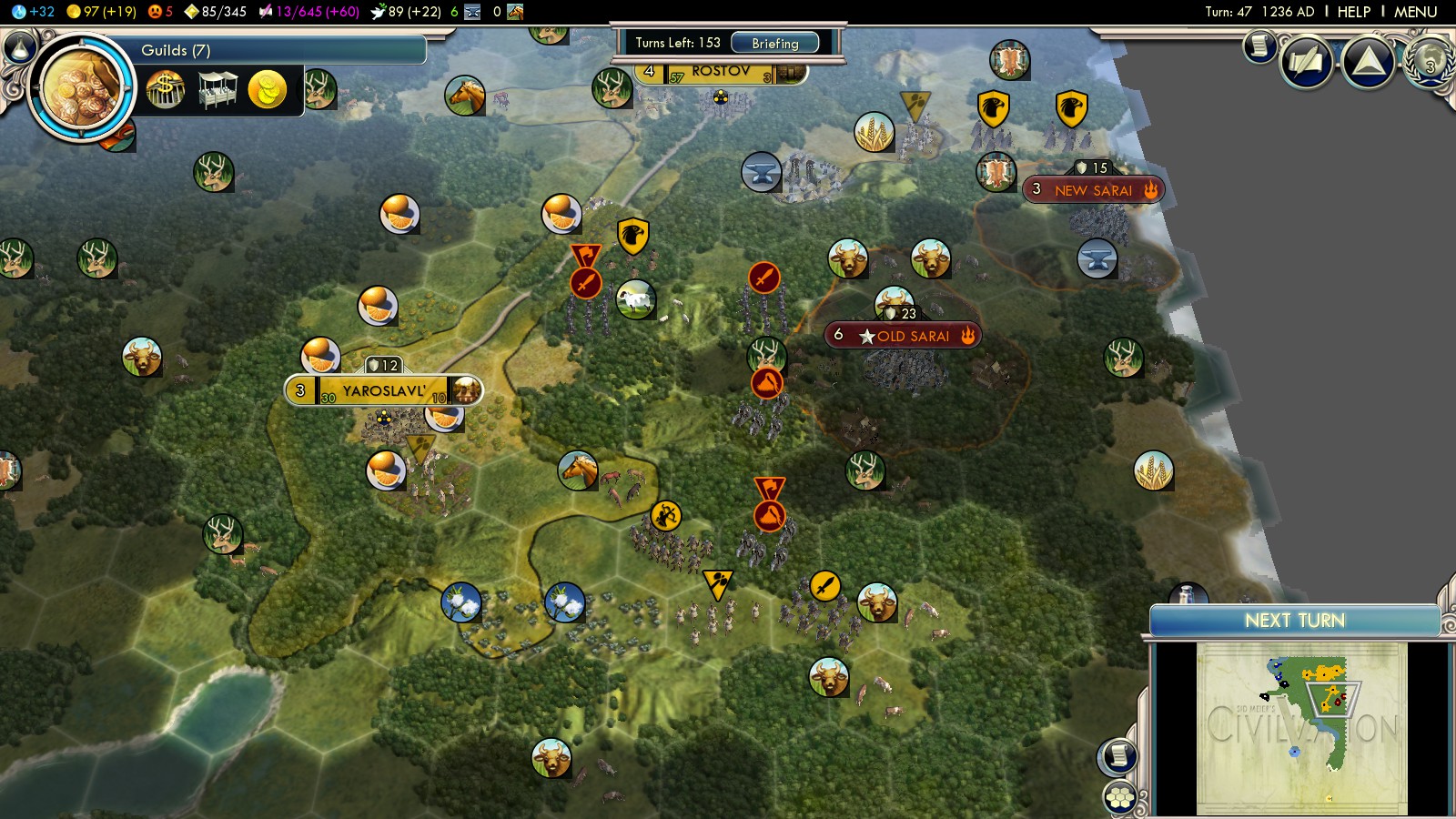Open the HELP Civilopedia link

[1353, 12]
